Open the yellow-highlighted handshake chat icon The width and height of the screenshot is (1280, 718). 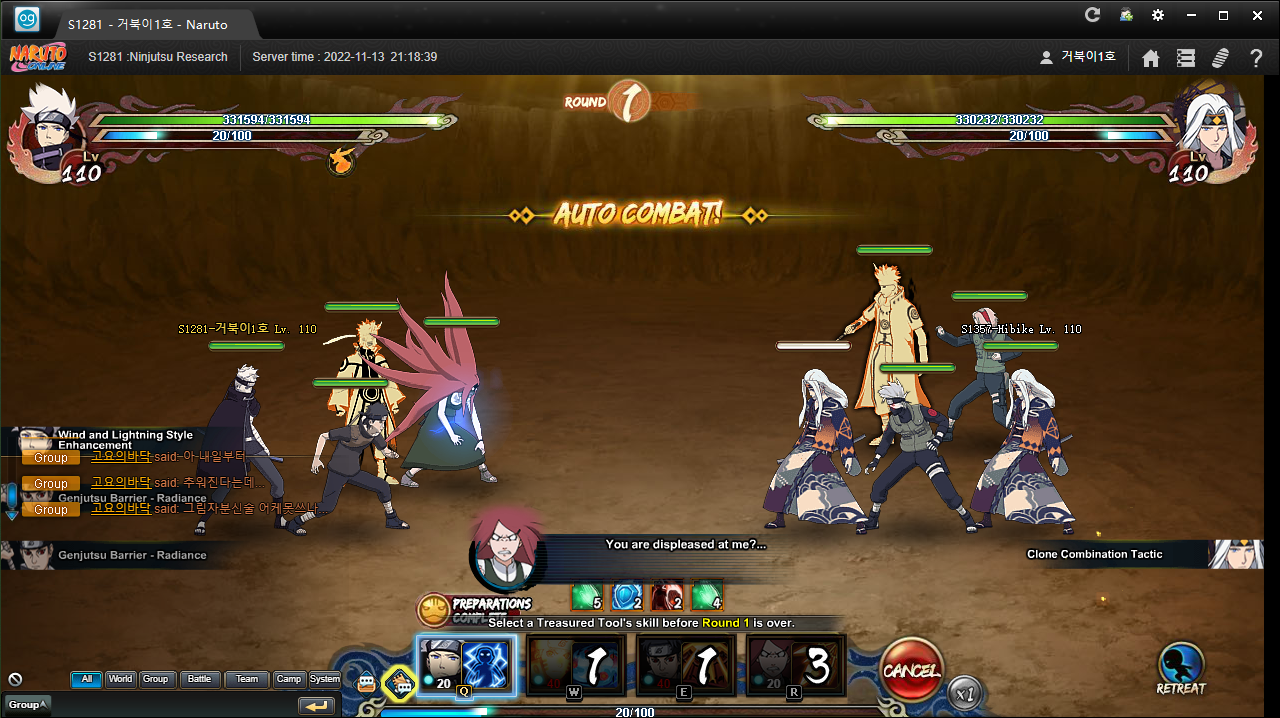point(400,684)
